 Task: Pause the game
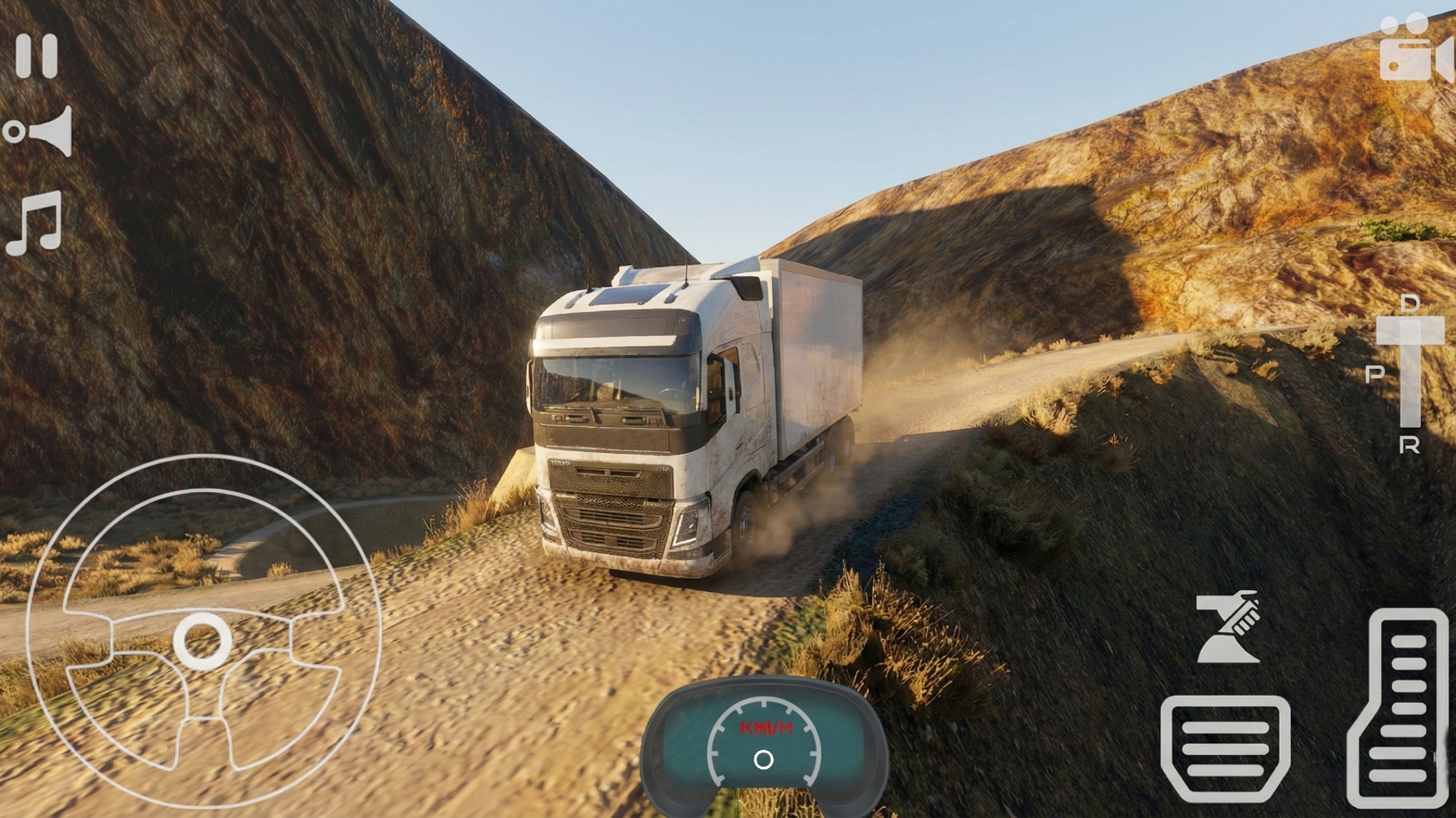tap(37, 56)
